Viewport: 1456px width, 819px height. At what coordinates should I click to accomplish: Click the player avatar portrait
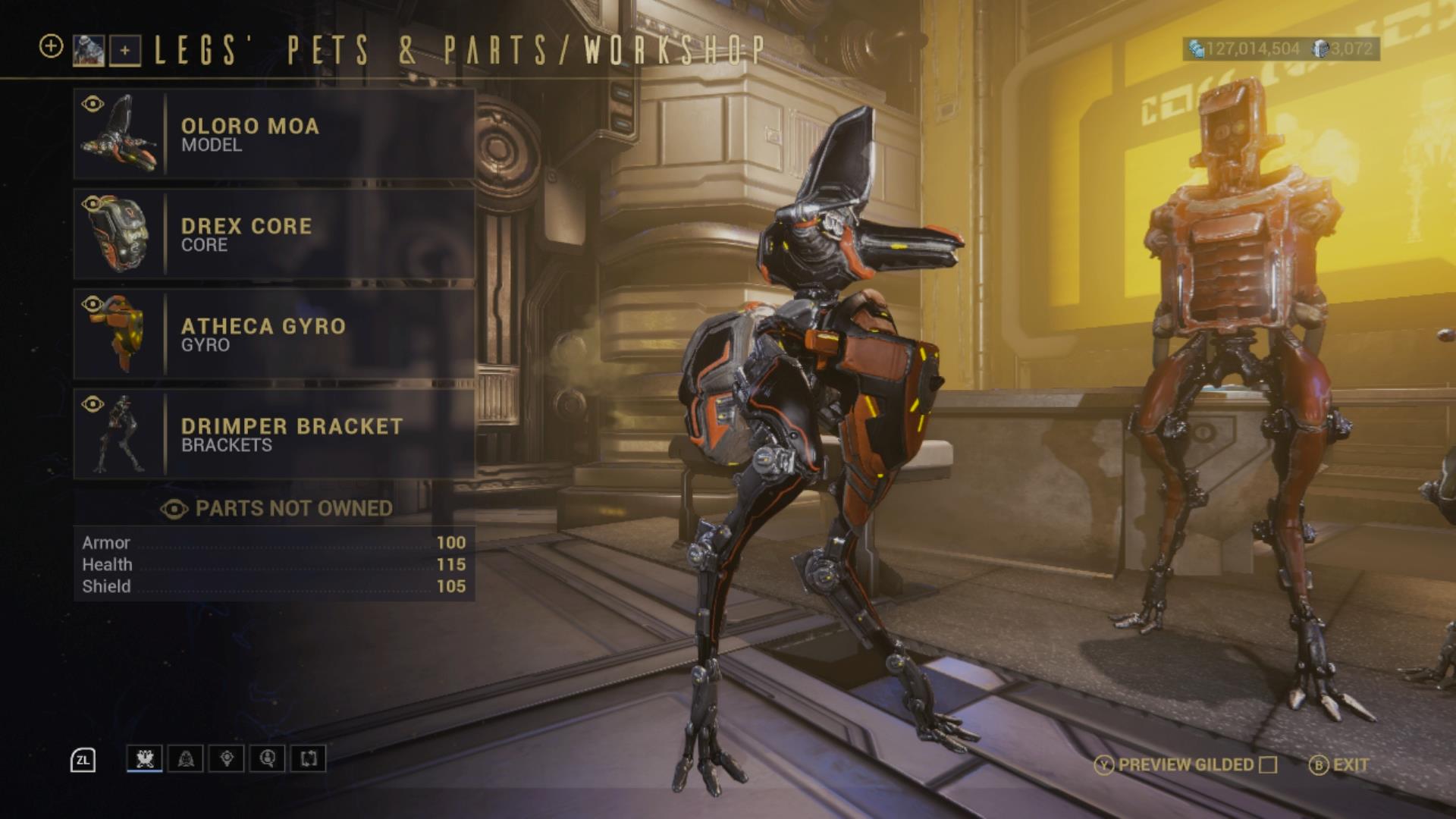(88, 50)
